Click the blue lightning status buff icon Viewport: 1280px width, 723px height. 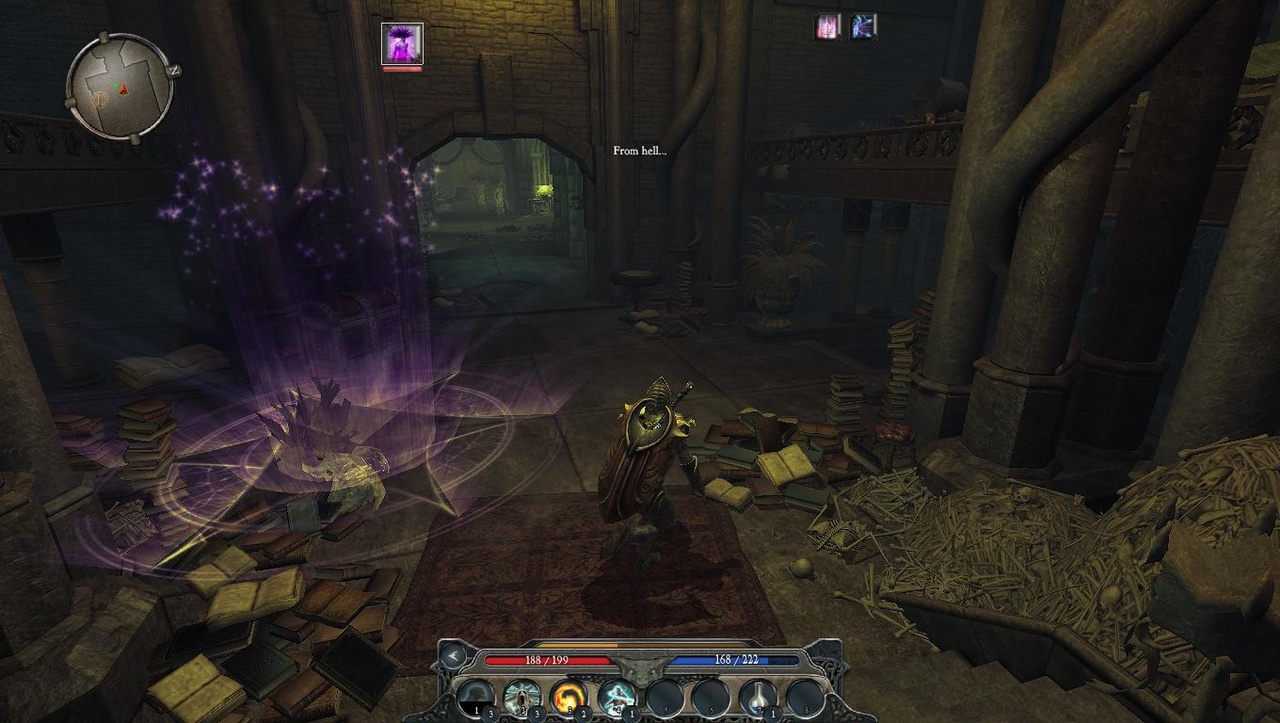864,27
